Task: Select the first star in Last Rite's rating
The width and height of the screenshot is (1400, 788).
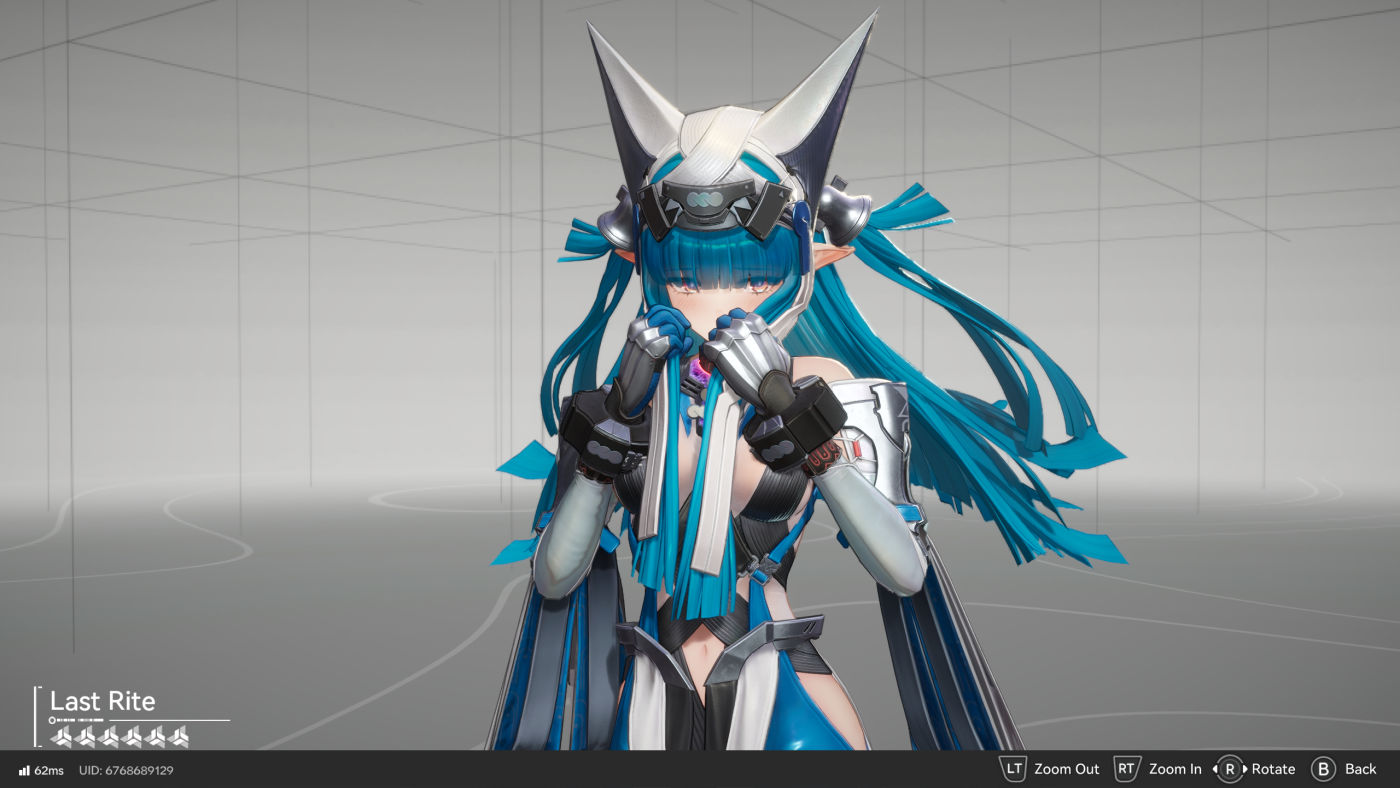Action: [x=61, y=737]
